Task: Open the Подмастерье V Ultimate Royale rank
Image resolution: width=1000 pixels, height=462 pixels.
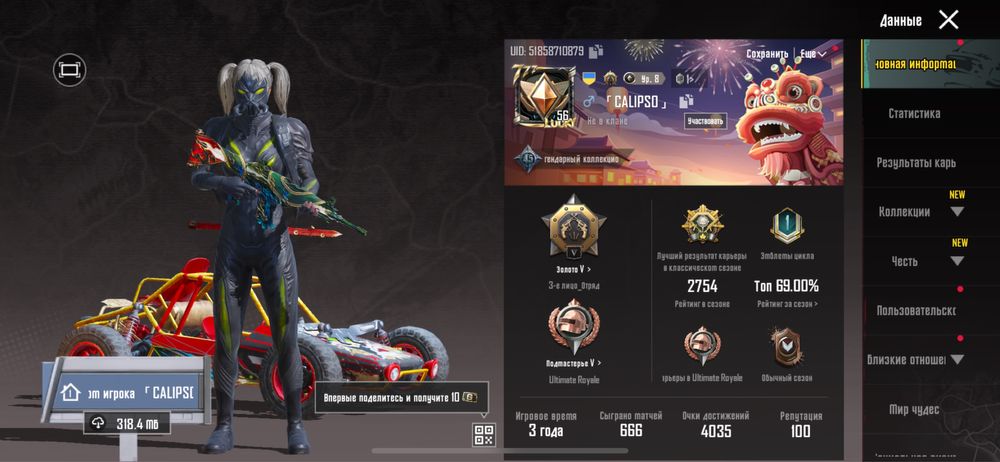Action: (573, 363)
